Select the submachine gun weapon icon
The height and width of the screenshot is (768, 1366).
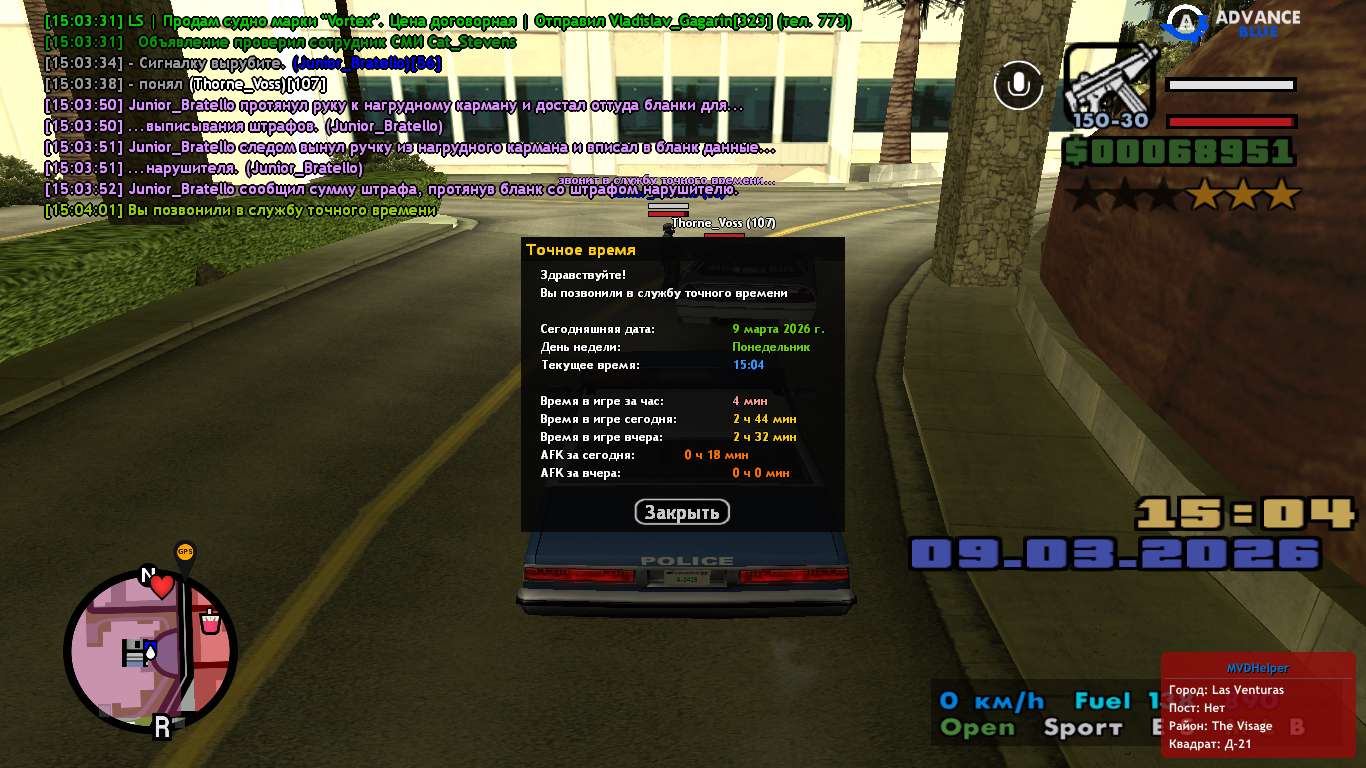tap(1108, 86)
